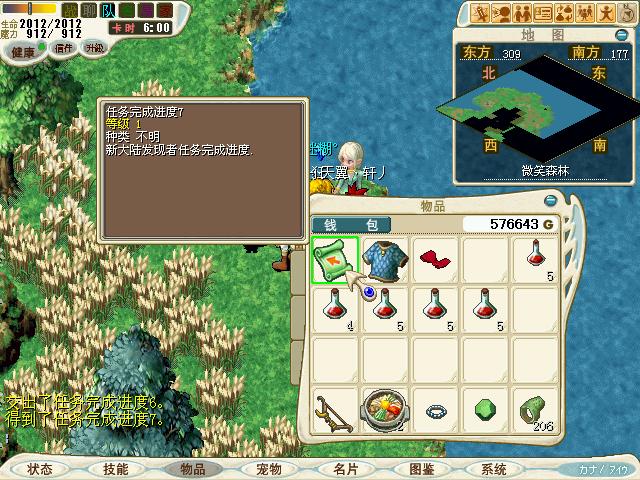
Task: Use the stew pot food item
Action: tap(385, 410)
